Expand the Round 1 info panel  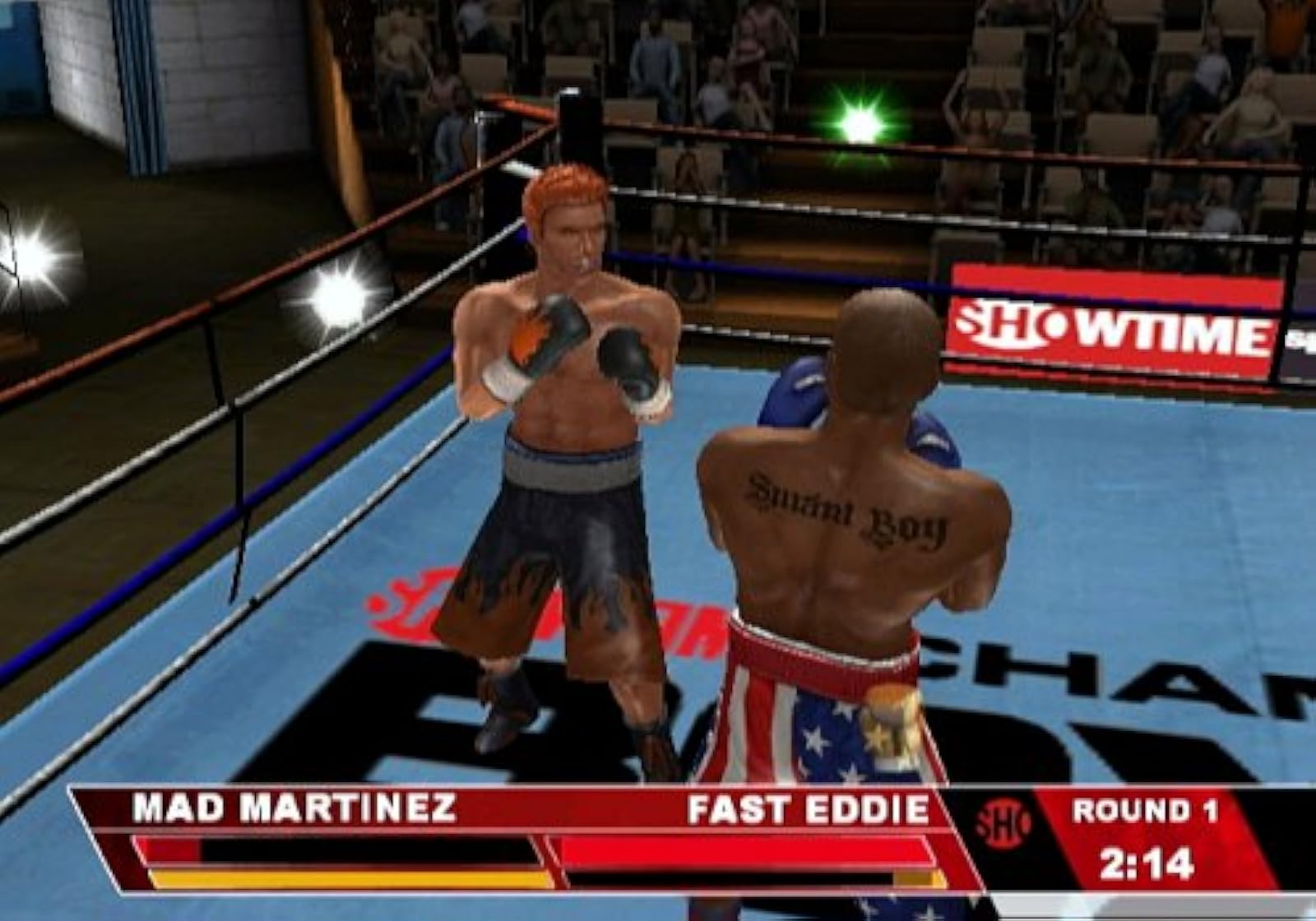tap(1145, 812)
